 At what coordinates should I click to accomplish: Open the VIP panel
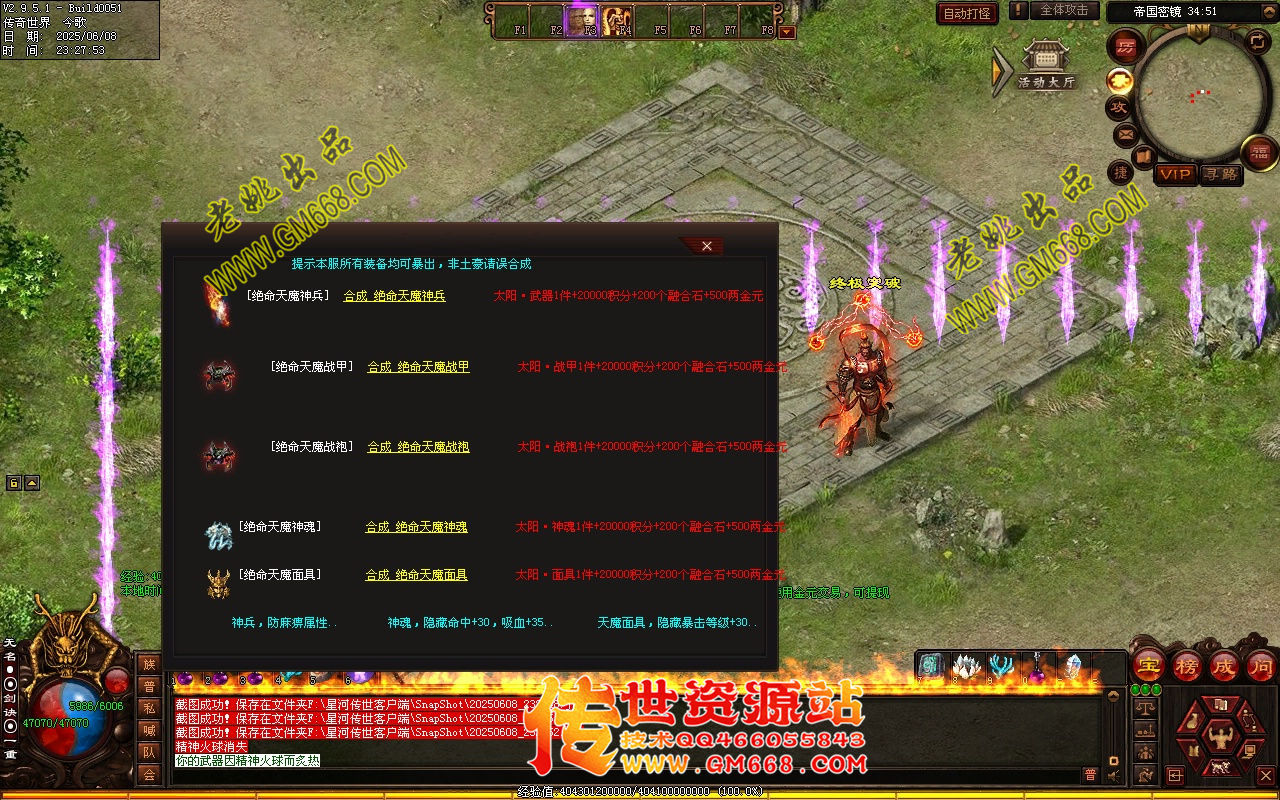pos(1175,174)
